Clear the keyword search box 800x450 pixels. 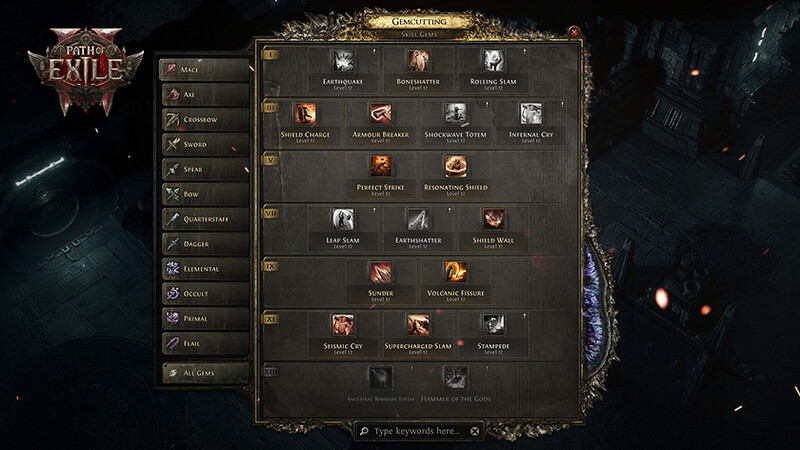click(x=475, y=431)
